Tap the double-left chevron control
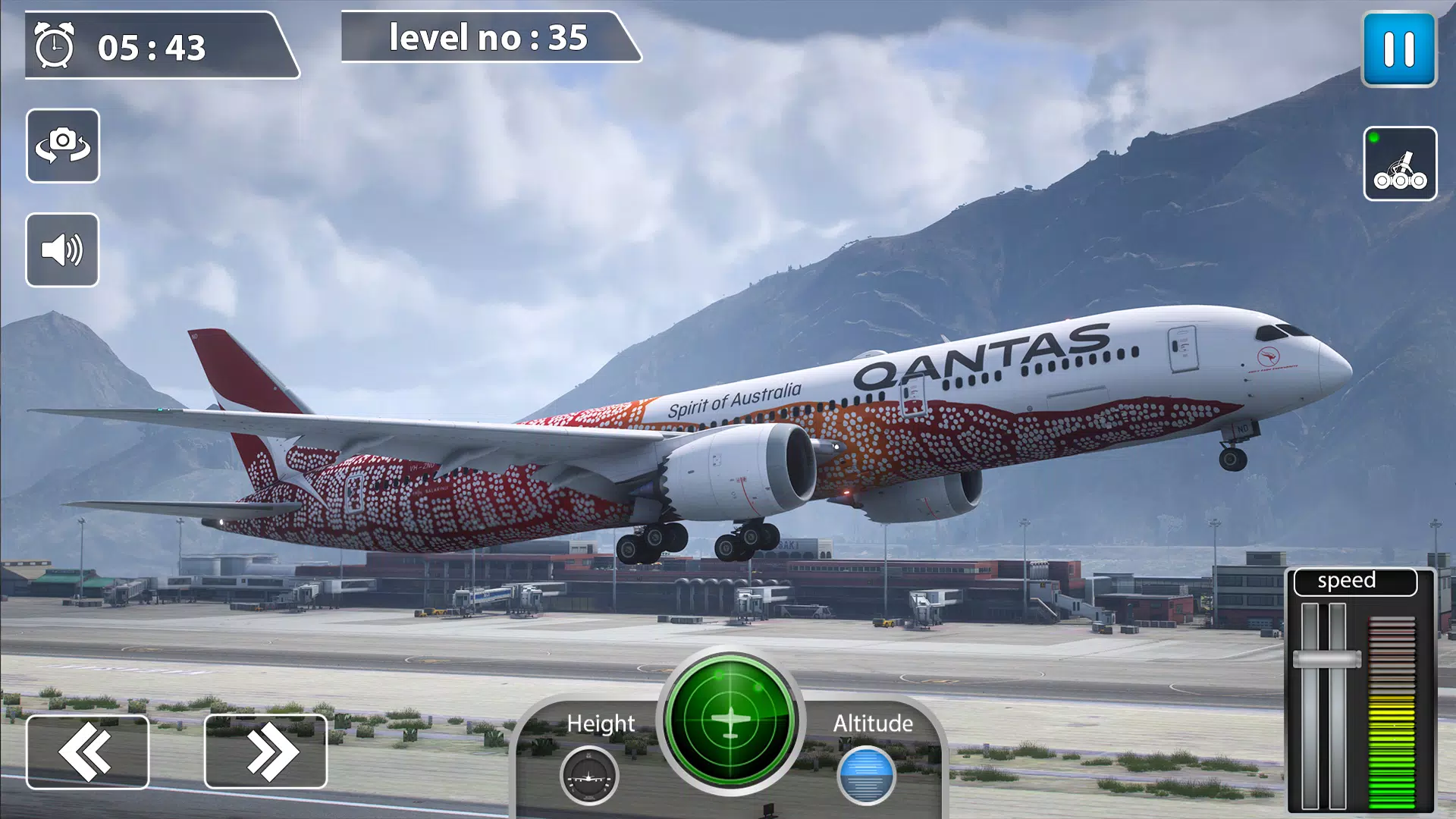The width and height of the screenshot is (1456, 819). [88, 751]
